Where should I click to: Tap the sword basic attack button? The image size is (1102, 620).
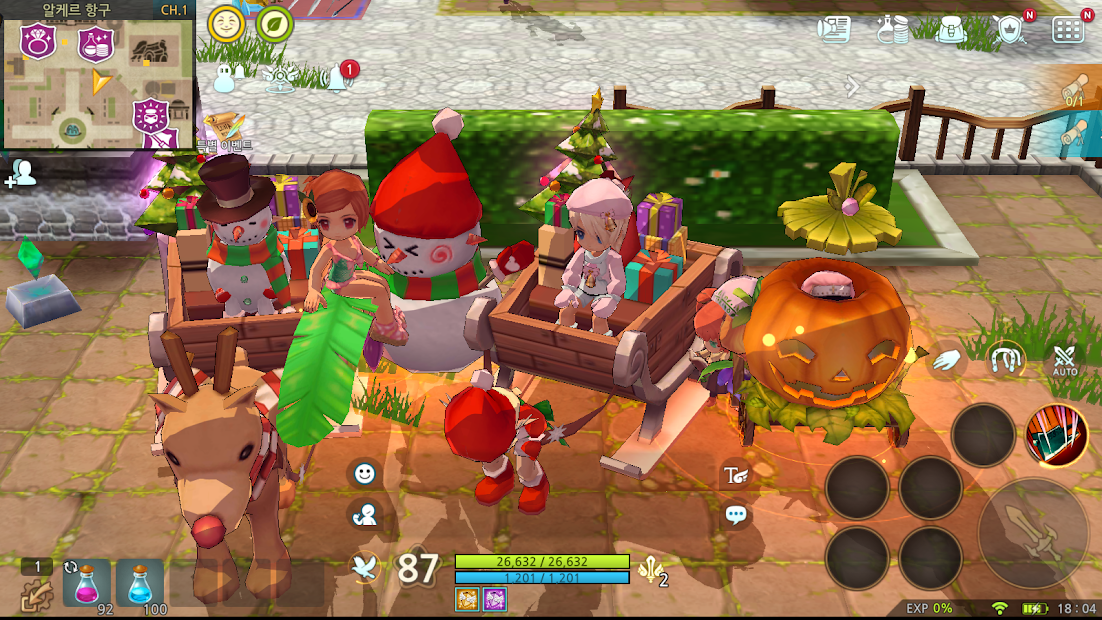[x=1032, y=533]
